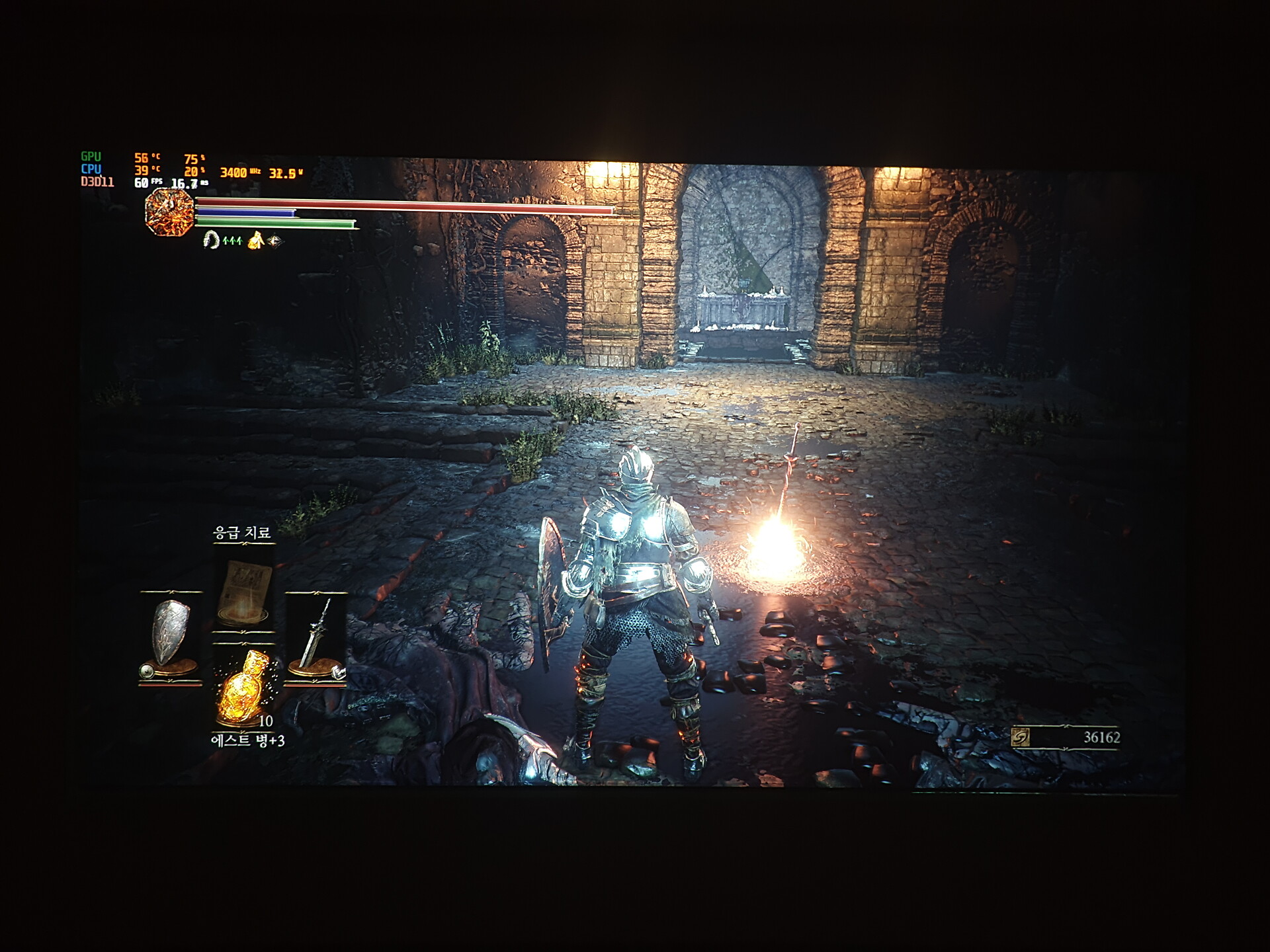Click the yellow figure status effect icon
The height and width of the screenshot is (952, 1270).
tap(255, 241)
